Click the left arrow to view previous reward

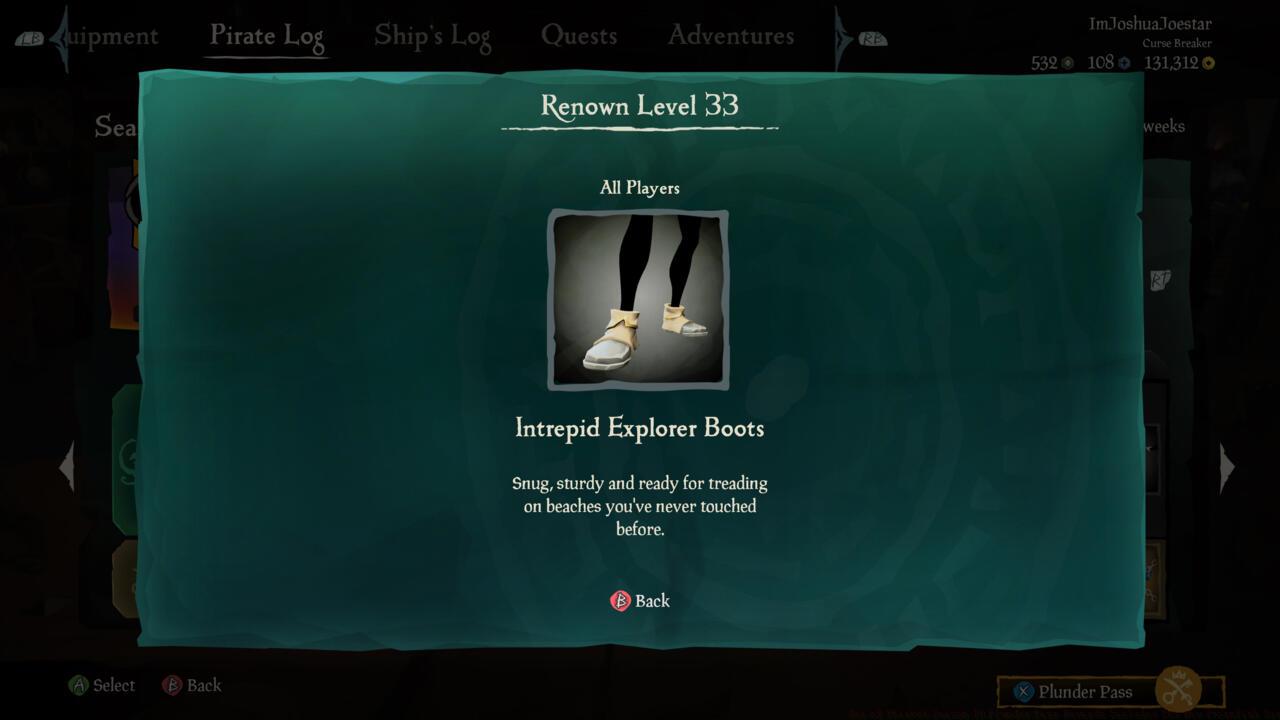point(67,466)
